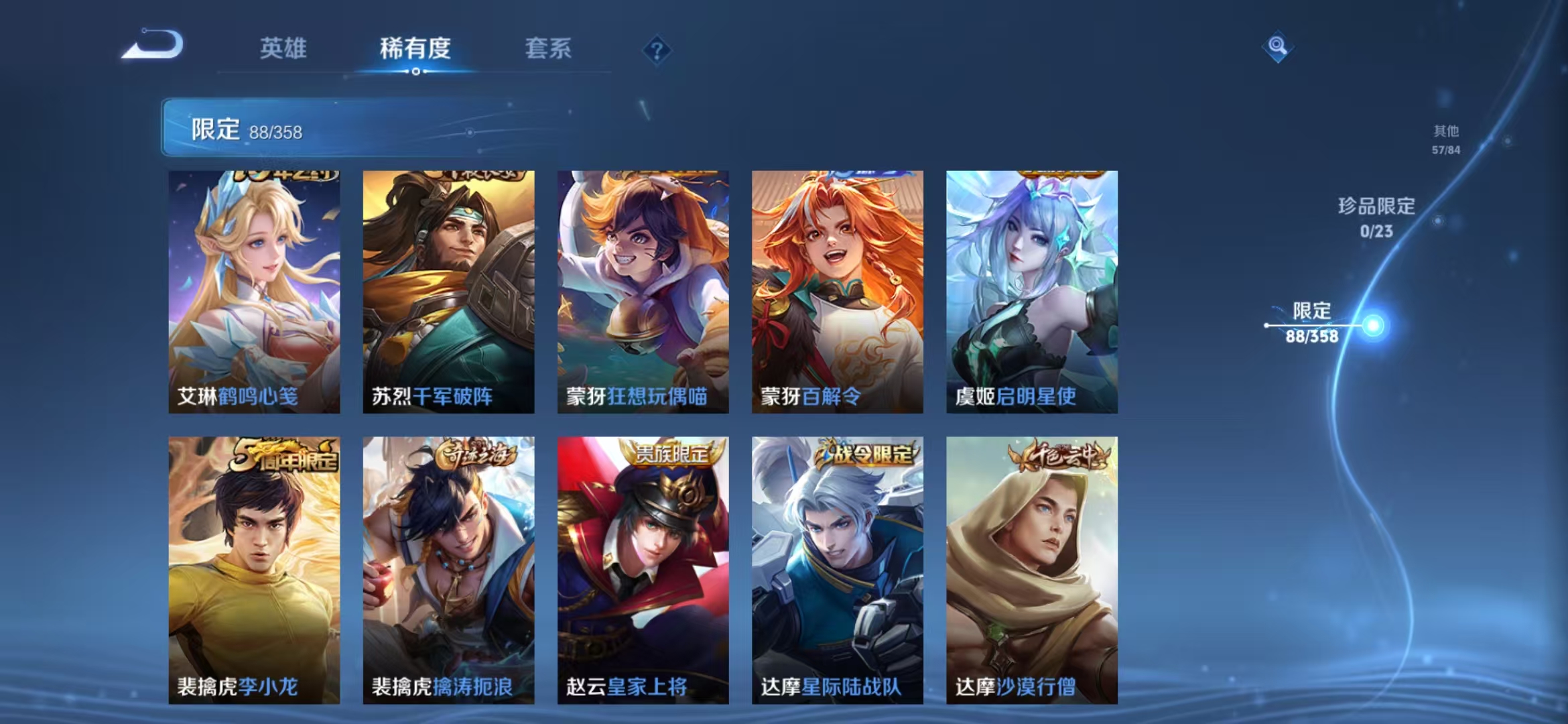The width and height of the screenshot is (1568, 724).
Task: Select the 稀有度 tab
Action: (413, 48)
